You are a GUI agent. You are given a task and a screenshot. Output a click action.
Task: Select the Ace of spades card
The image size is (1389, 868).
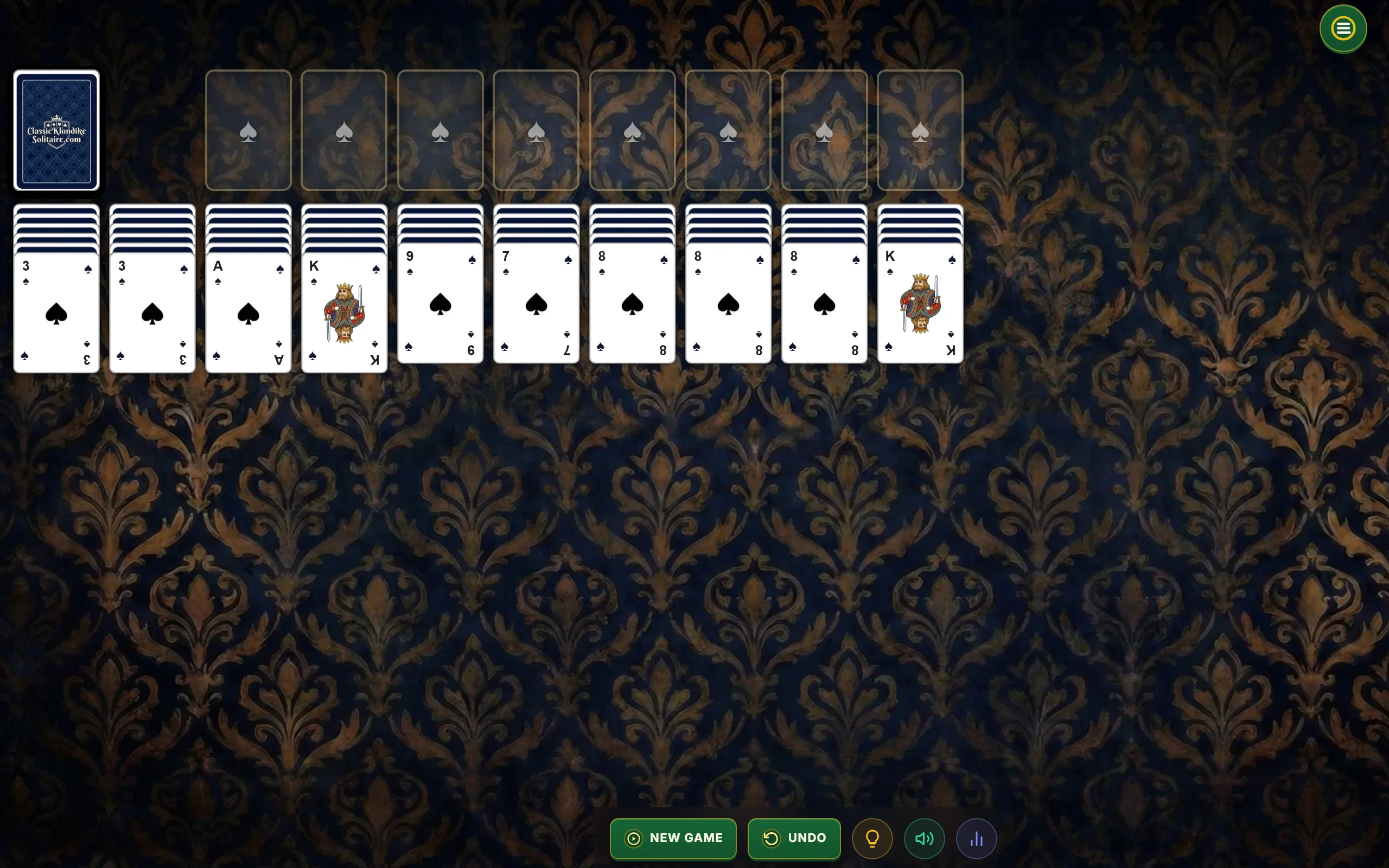[248, 313]
